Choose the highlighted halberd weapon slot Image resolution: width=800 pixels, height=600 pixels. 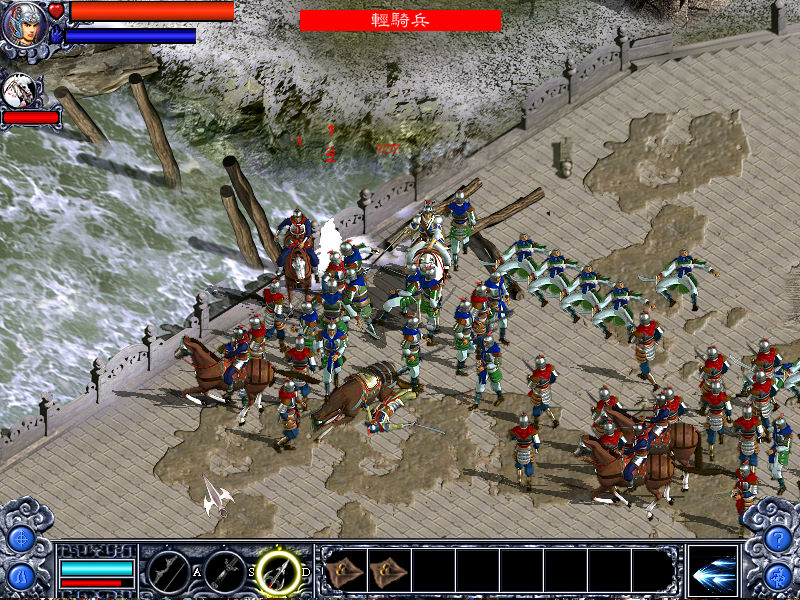[x=279, y=572]
